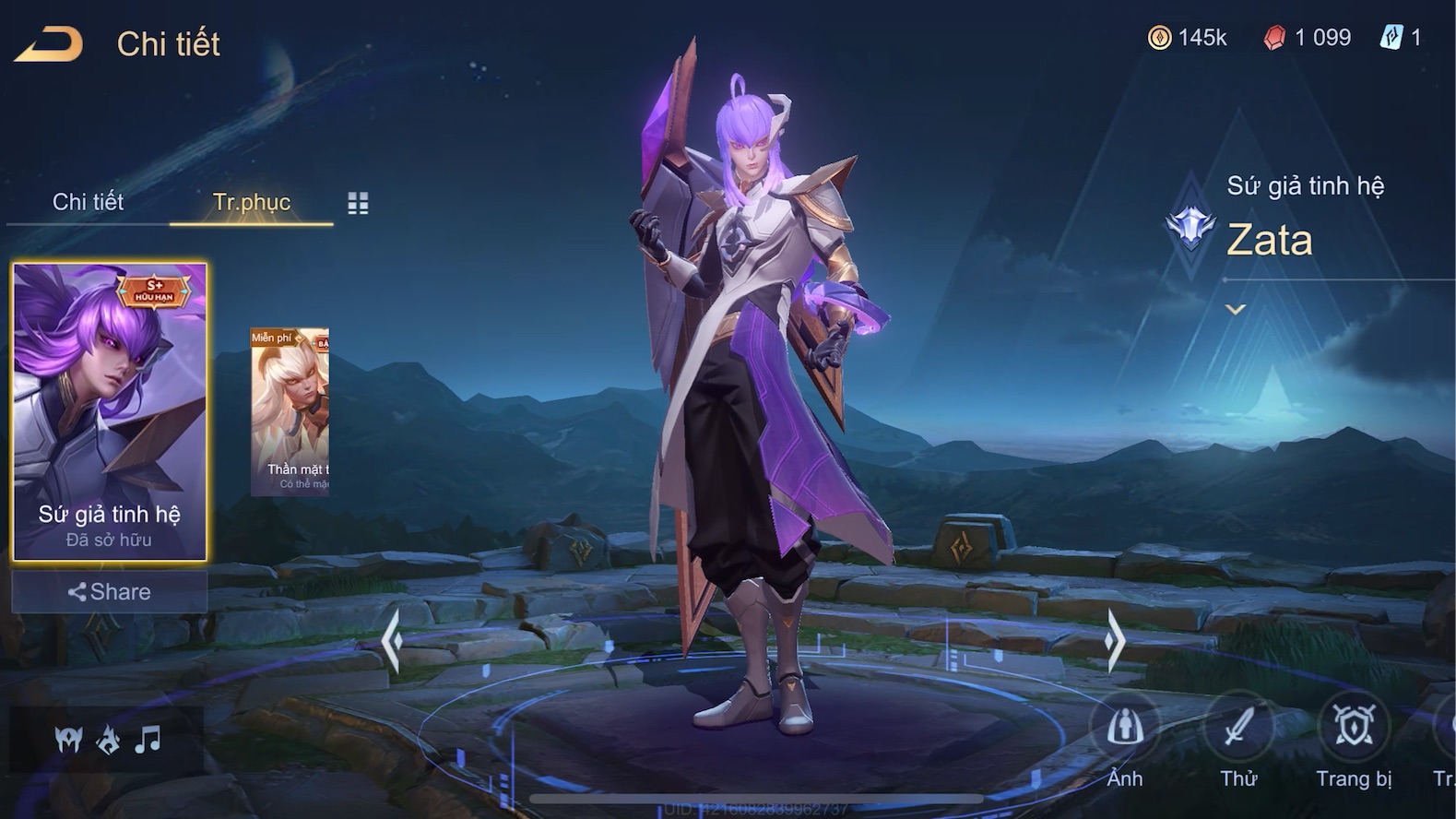This screenshot has width=1456, height=819.
Task: Show the previous hero with the left arrow
Action: click(x=392, y=639)
